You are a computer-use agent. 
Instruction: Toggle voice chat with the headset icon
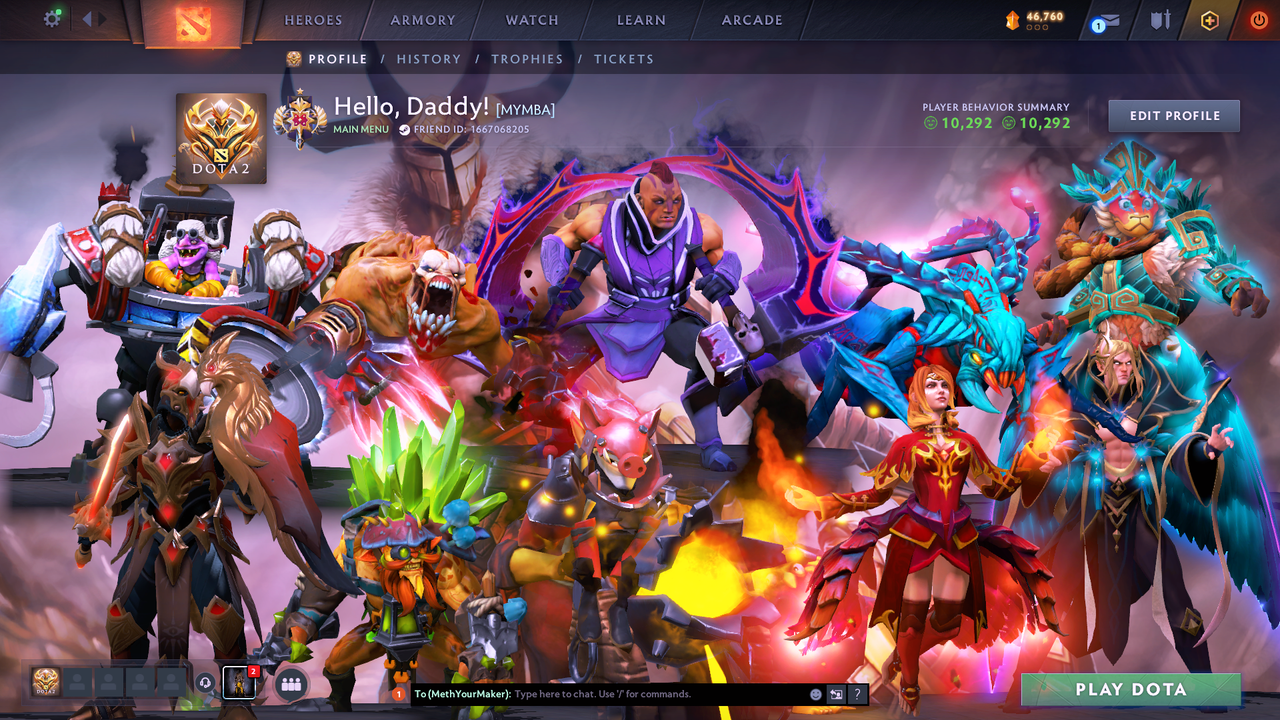click(205, 683)
